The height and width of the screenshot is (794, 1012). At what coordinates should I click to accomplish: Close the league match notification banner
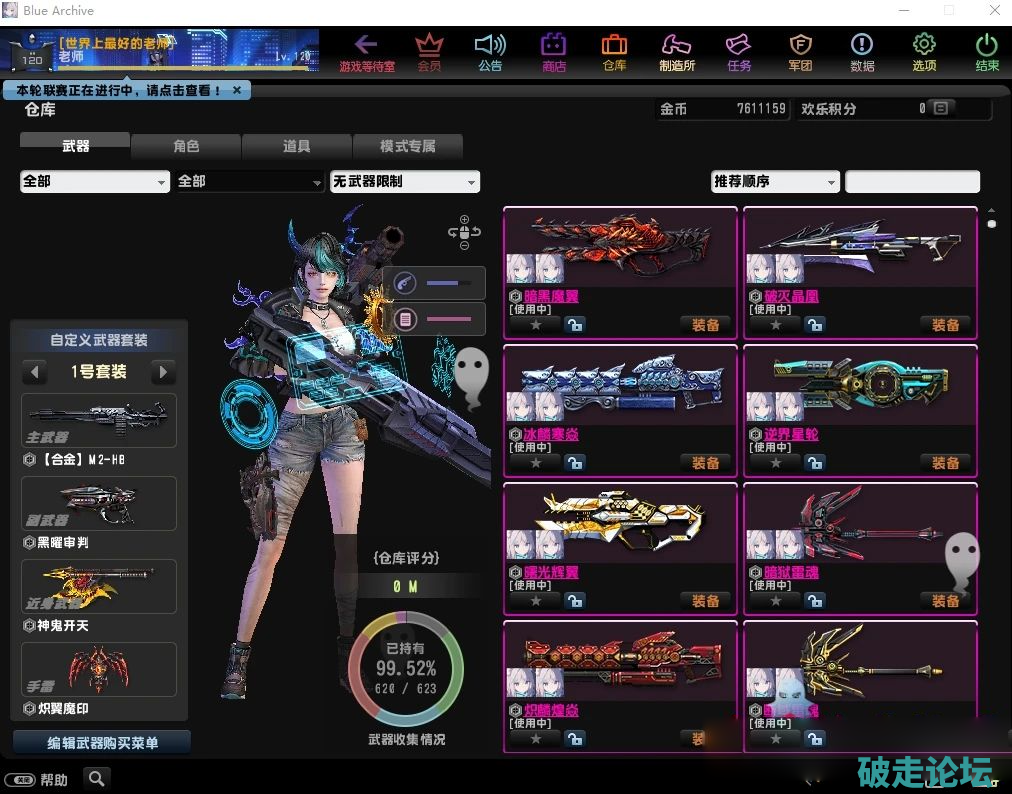pos(237,90)
